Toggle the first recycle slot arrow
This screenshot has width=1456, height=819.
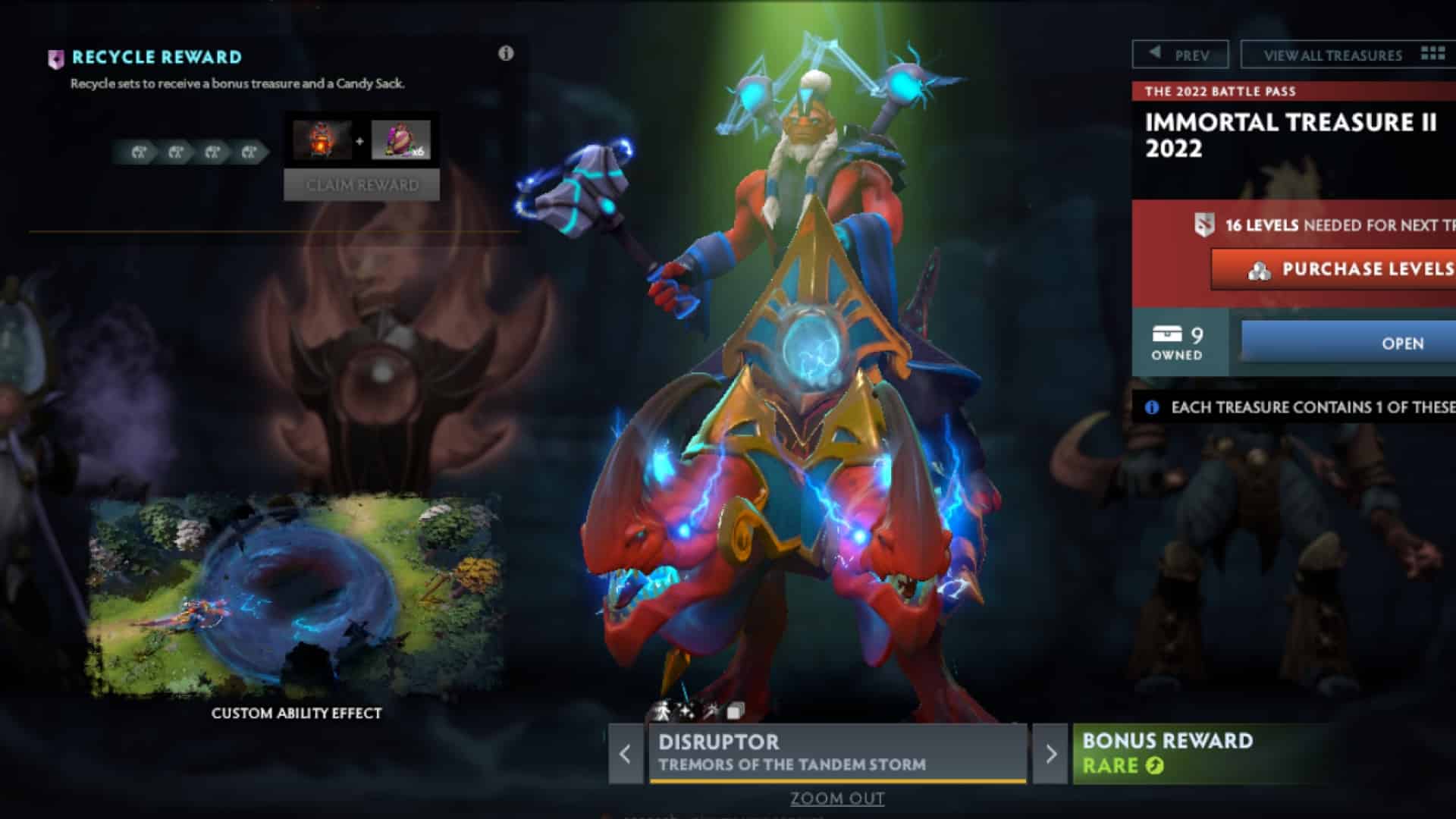pyautogui.click(x=140, y=152)
